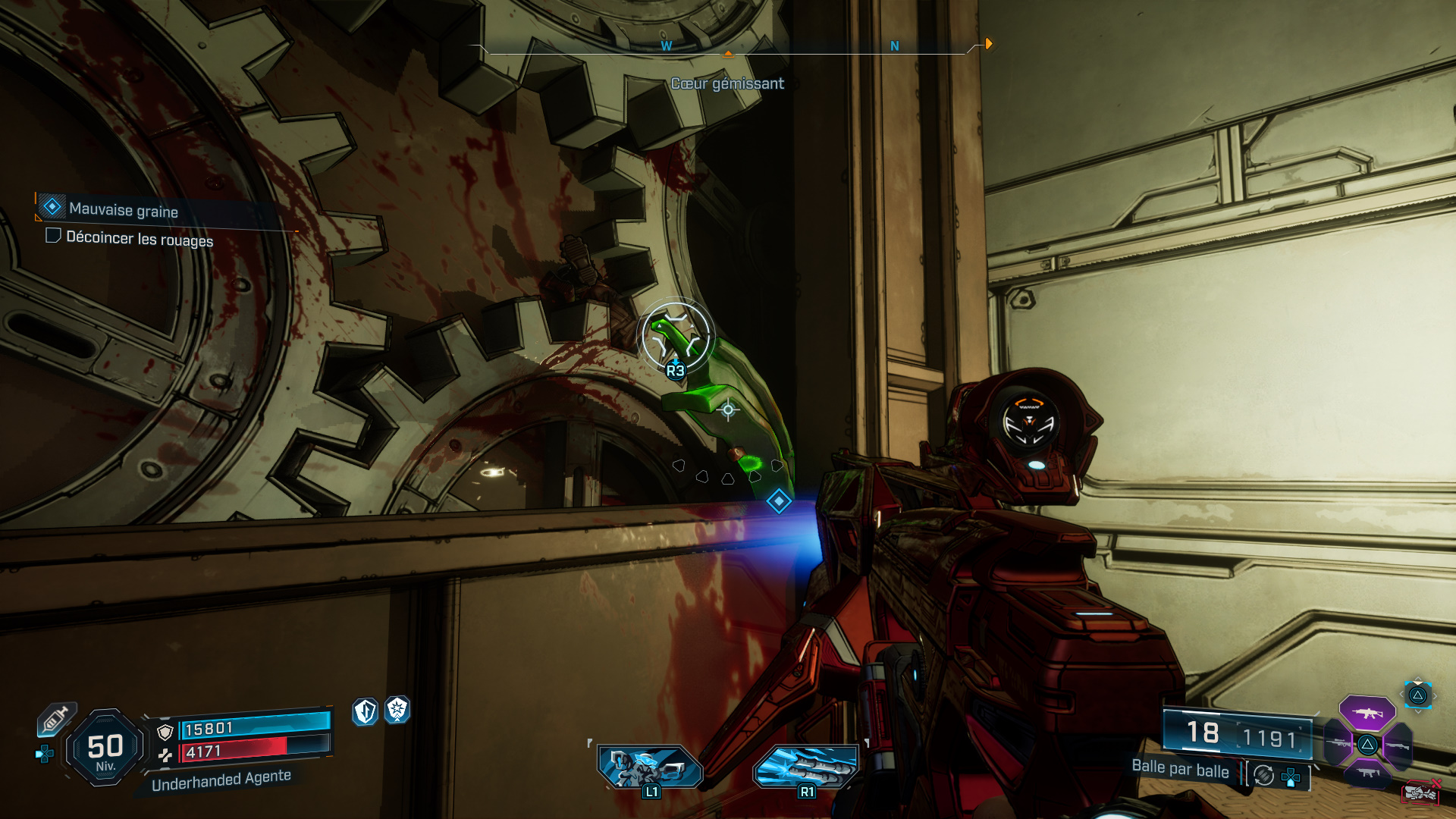Activate the L1 drone action skill icon
This screenshot has height=819, width=1456.
pos(650,766)
